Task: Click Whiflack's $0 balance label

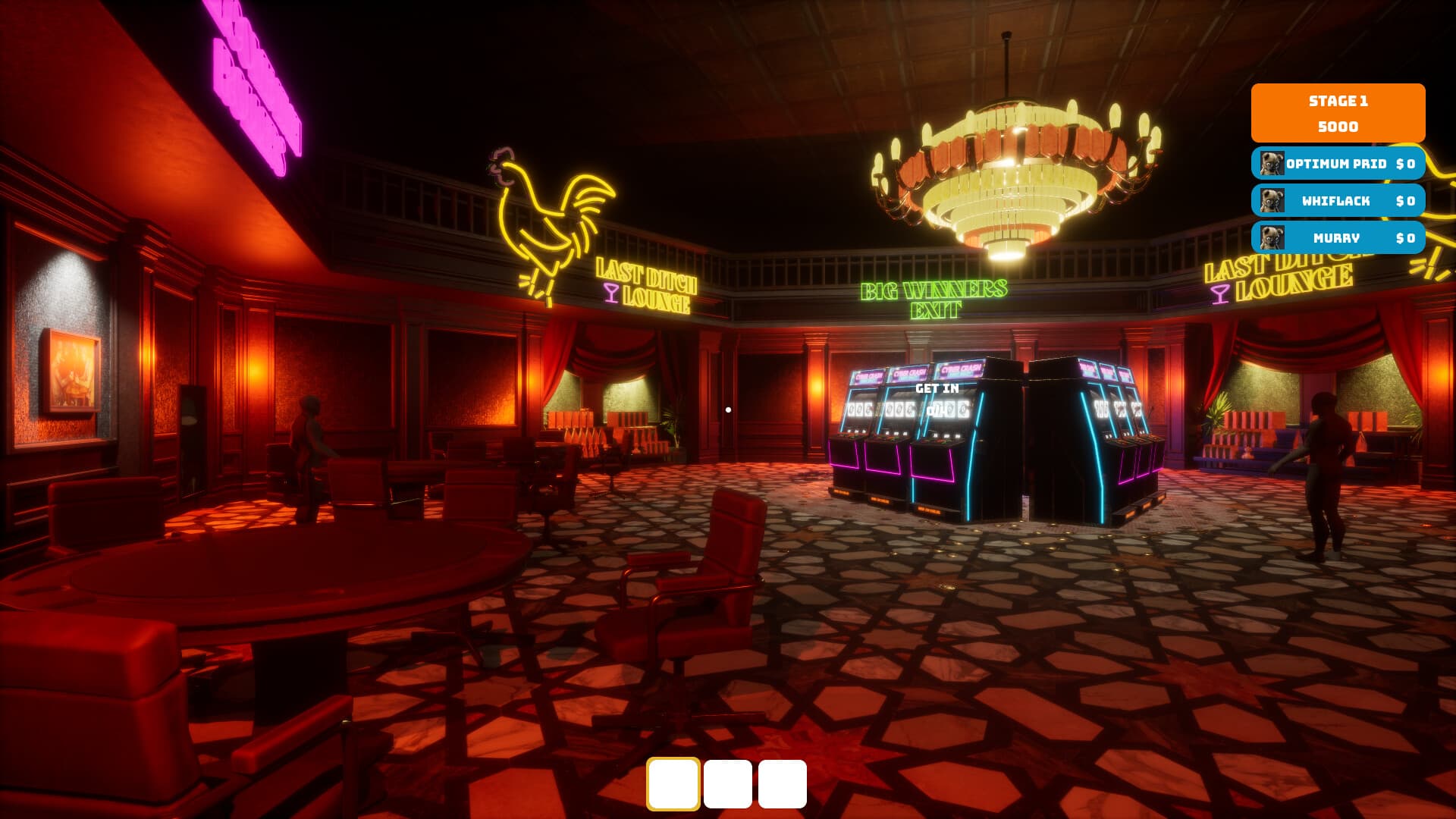Action: (x=1404, y=201)
